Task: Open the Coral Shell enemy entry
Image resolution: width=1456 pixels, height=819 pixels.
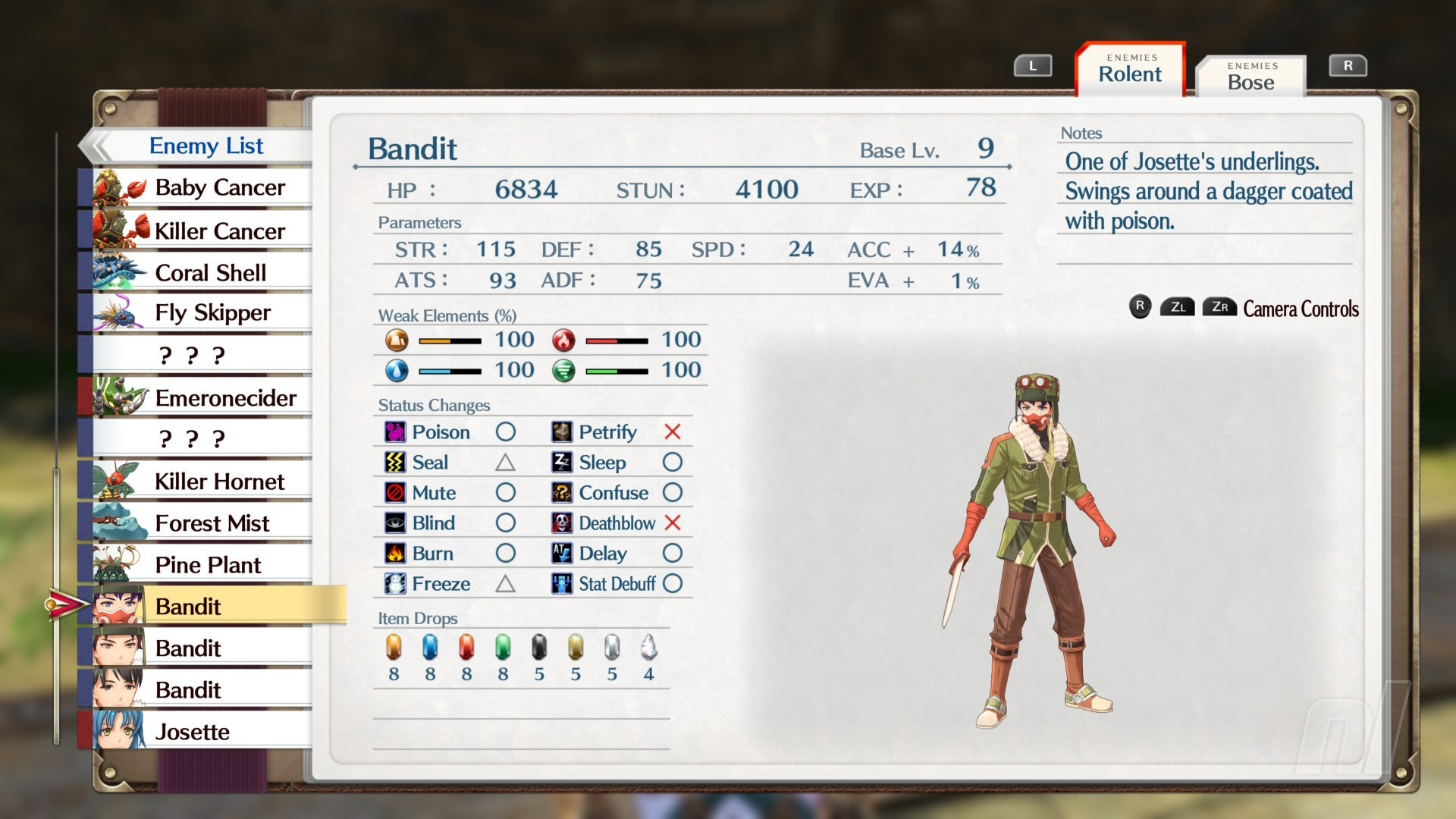Action: click(202, 272)
